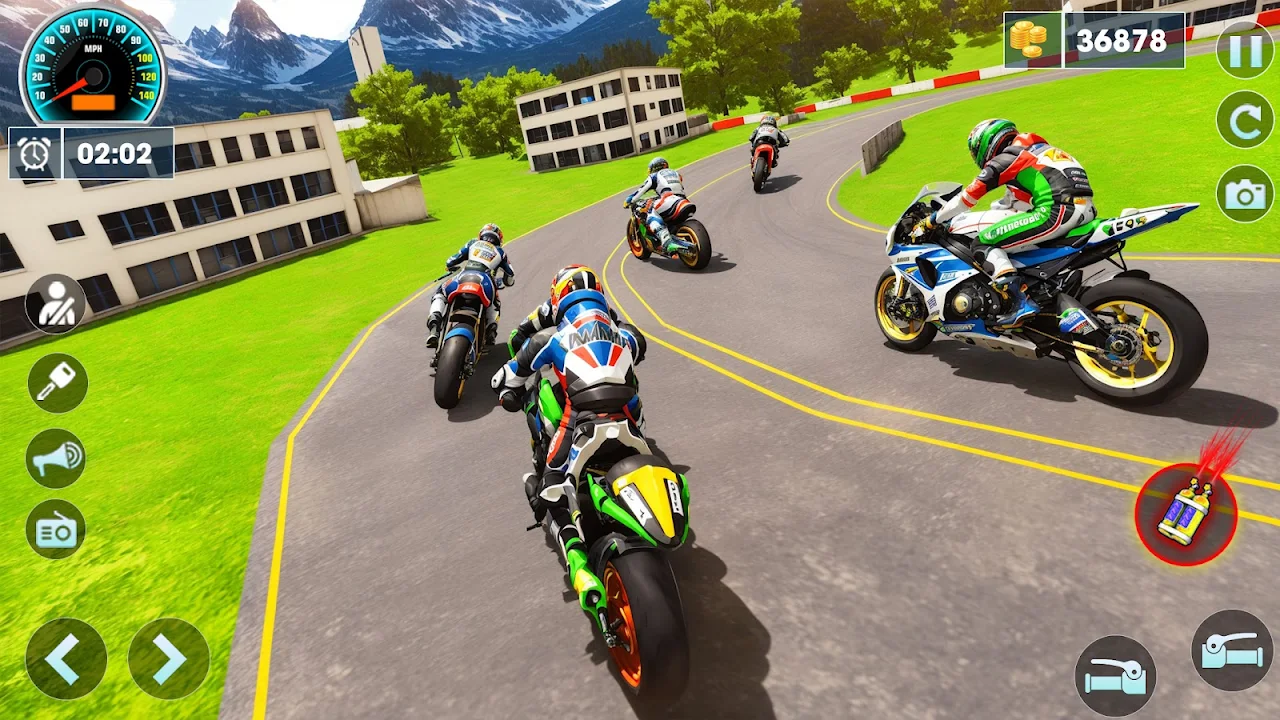Sound the megaphone horn
This screenshot has height=720, width=1280.
click(x=56, y=458)
